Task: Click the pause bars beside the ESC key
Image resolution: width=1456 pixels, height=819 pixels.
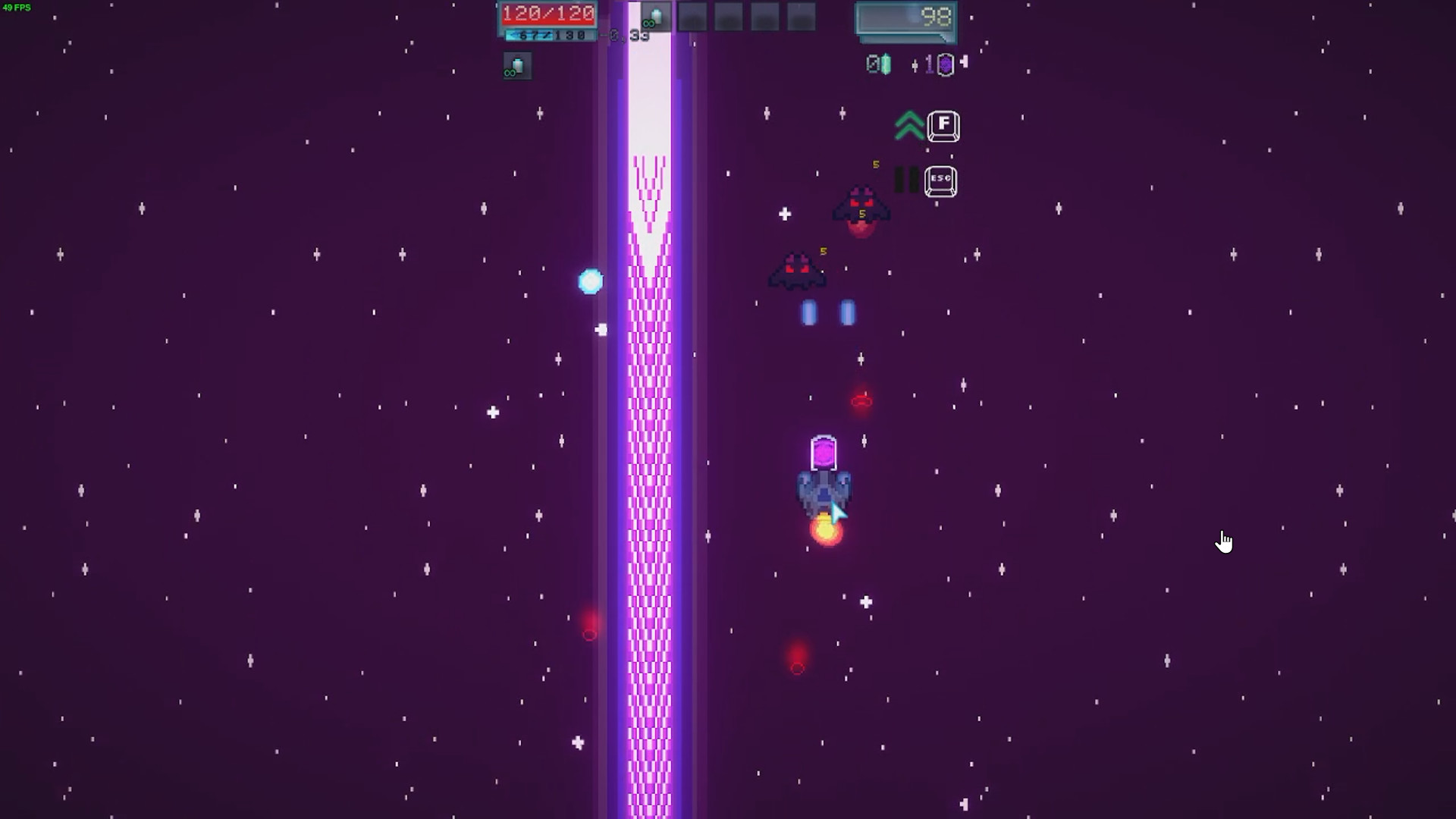Action: coord(907,181)
